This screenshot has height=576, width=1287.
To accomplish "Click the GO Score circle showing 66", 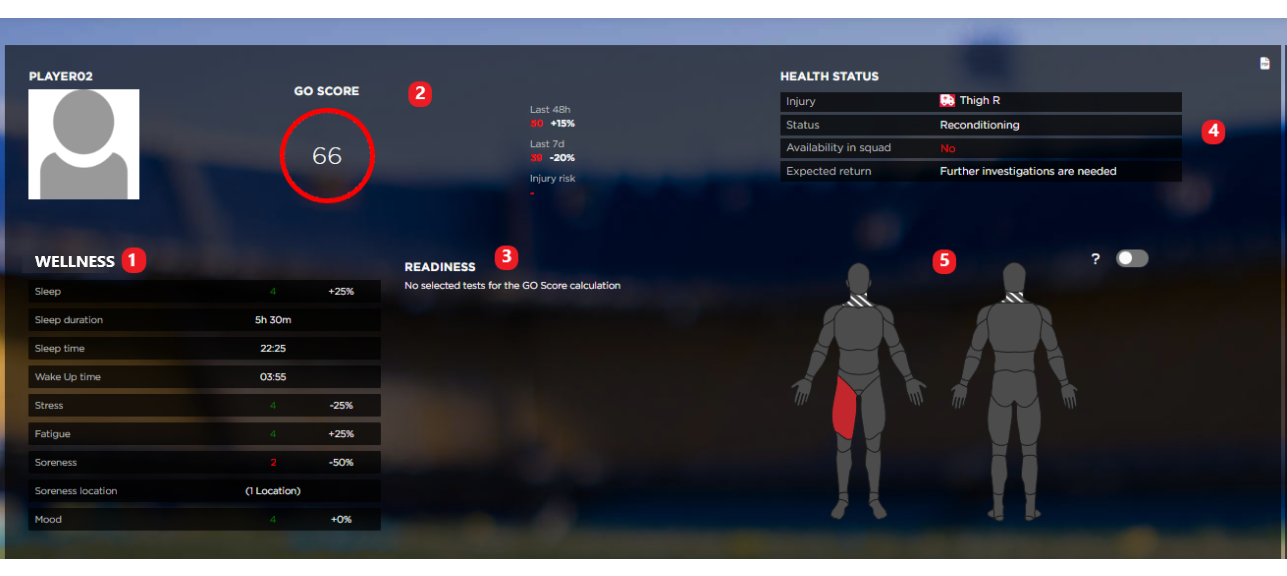I will pyautogui.click(x=327, y=156).
